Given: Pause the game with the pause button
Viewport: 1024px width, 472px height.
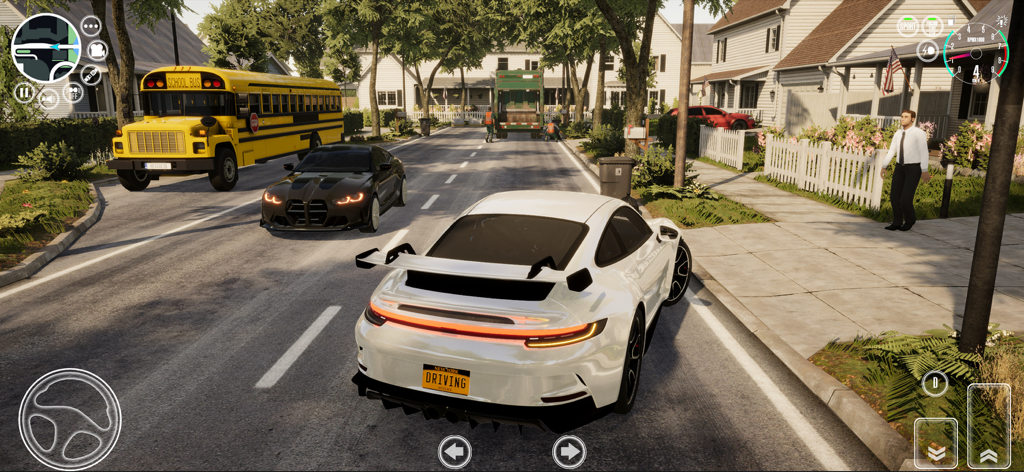Looking at the screenshot, I should point(24,93).
